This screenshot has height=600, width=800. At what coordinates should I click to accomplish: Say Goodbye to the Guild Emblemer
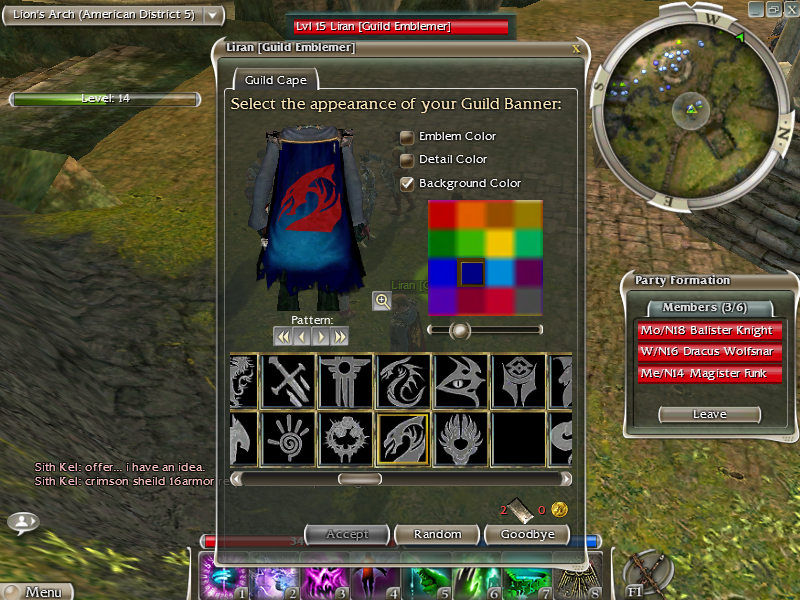[527, 535]
